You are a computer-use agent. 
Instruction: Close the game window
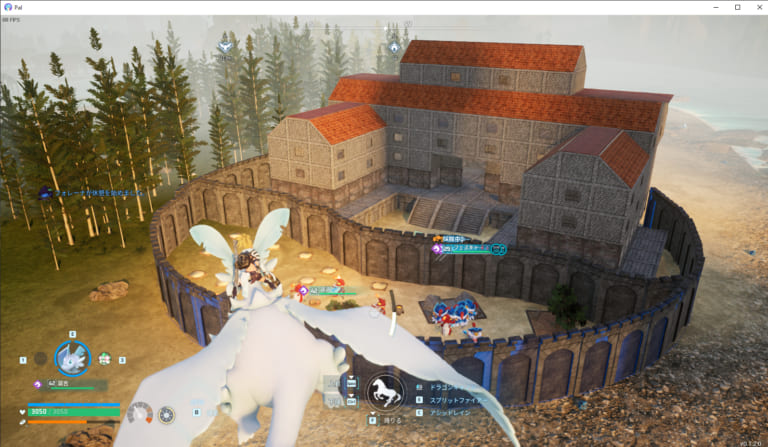tap(755, 7)
